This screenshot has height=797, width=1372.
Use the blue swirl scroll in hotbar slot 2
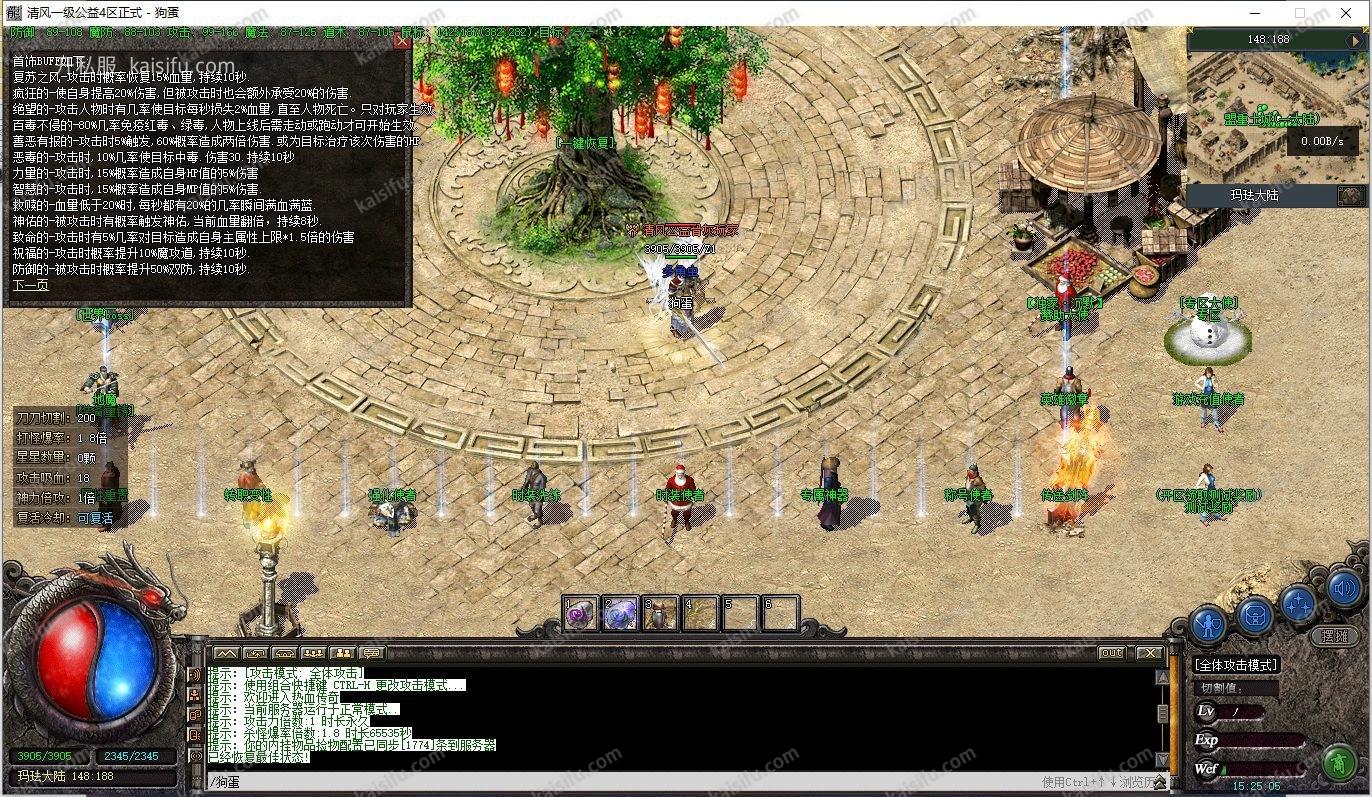point(620,613)
